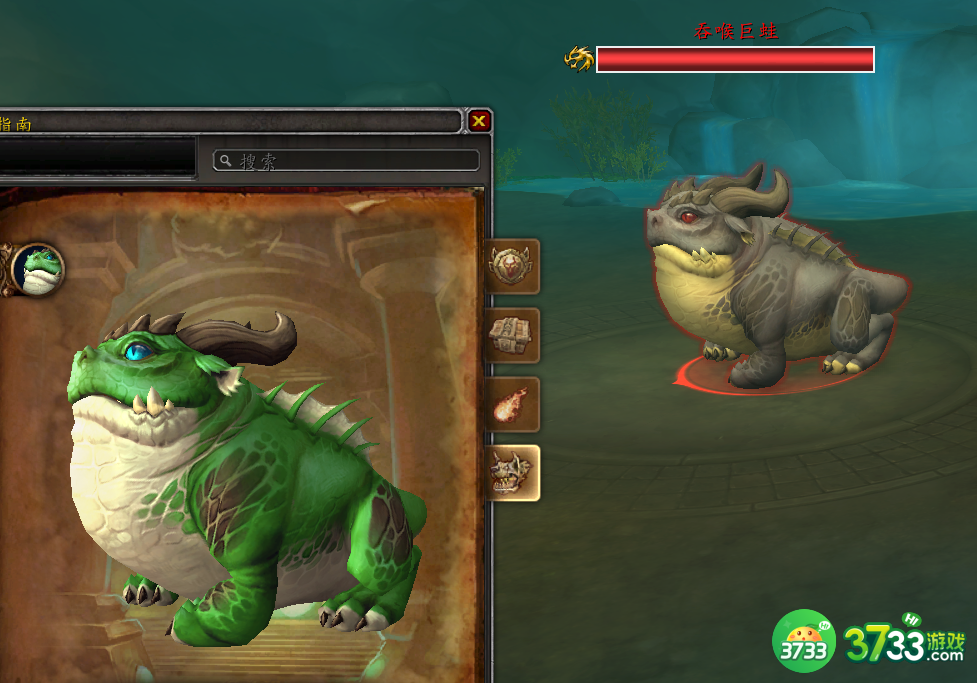Select the green toad creature portrait

[37, 268]
